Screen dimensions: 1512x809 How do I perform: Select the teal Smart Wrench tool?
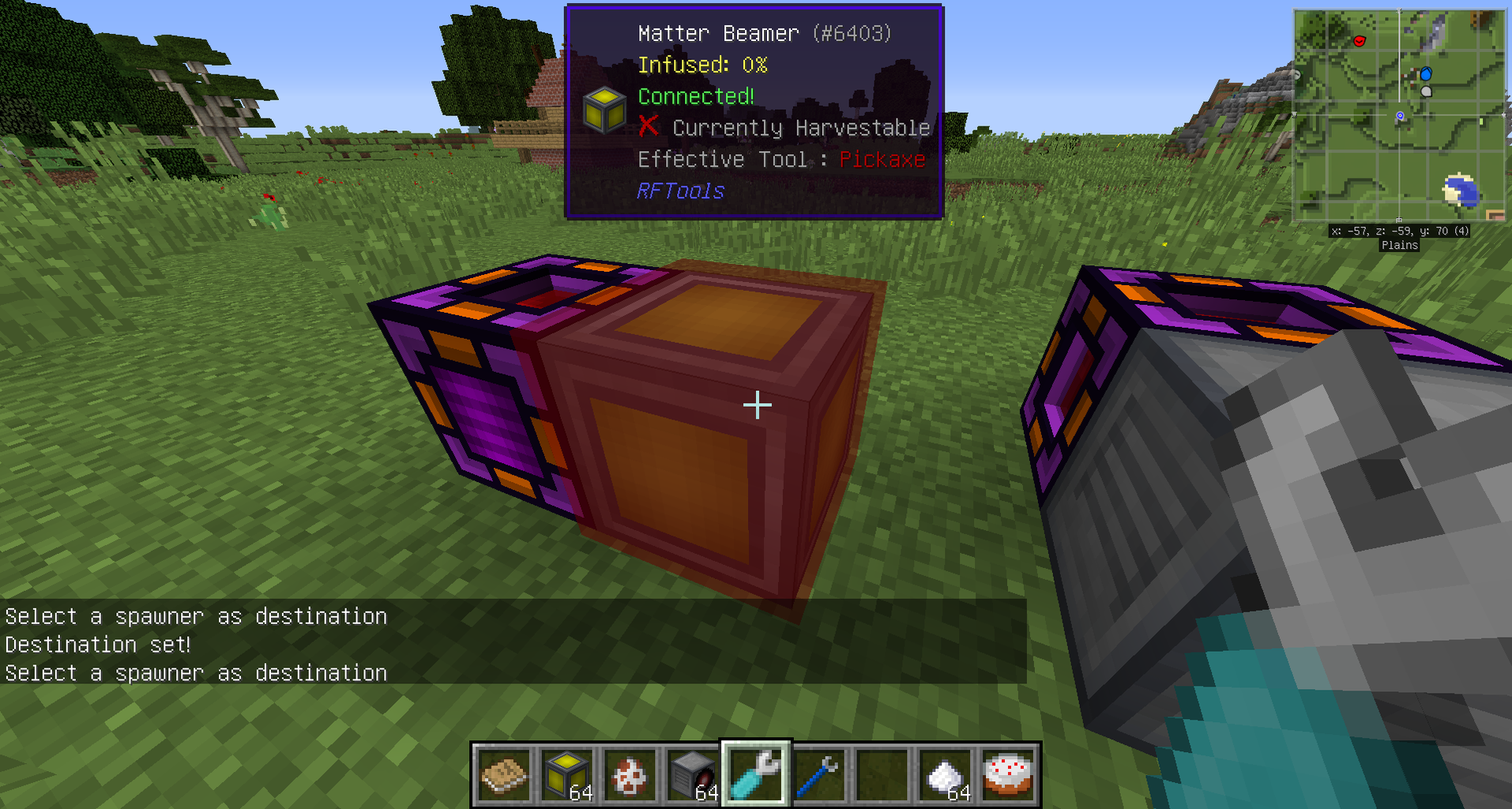(x=755, y=774)
